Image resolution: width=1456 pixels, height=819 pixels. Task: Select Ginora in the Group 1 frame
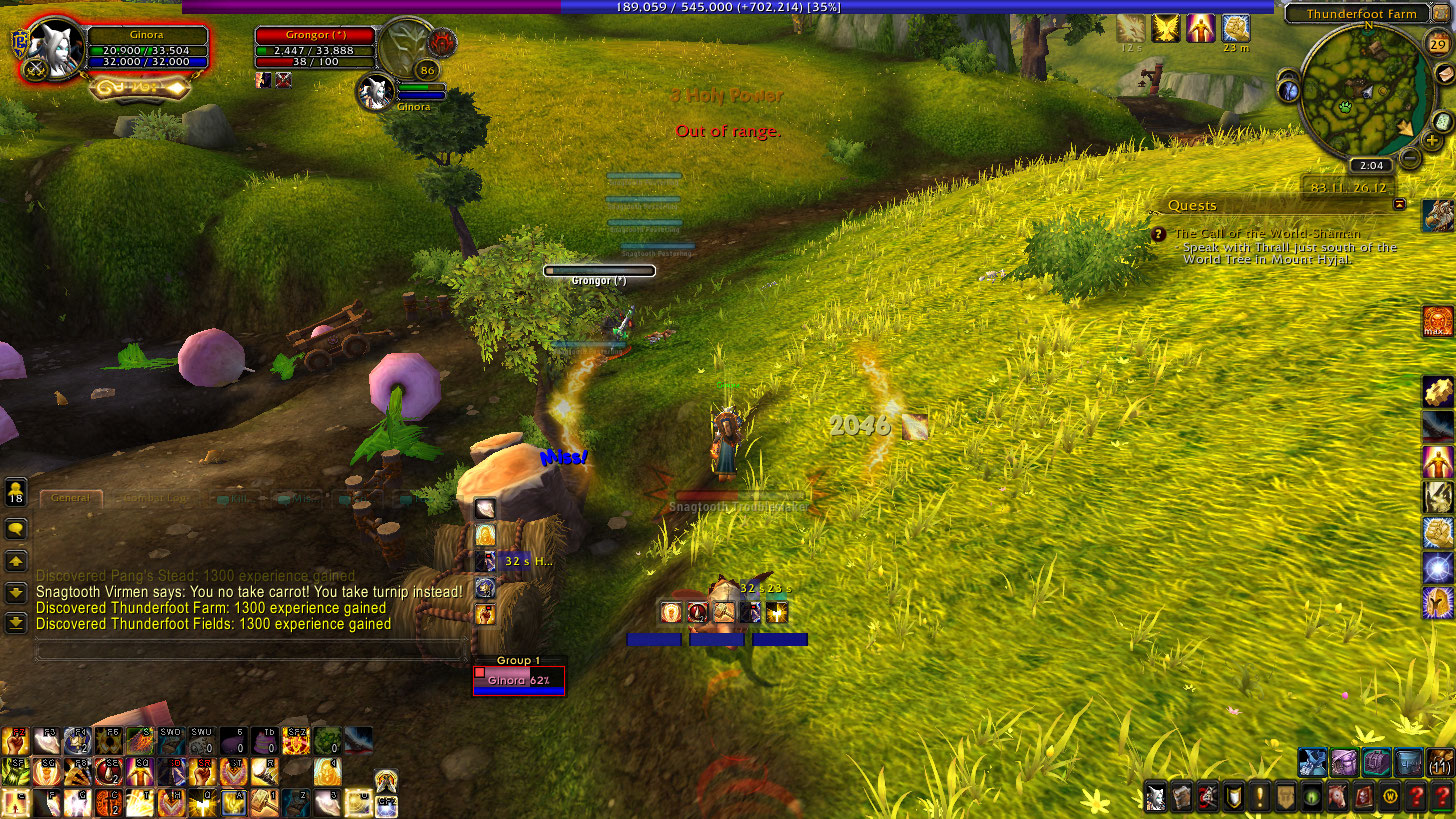click(519, 680)
